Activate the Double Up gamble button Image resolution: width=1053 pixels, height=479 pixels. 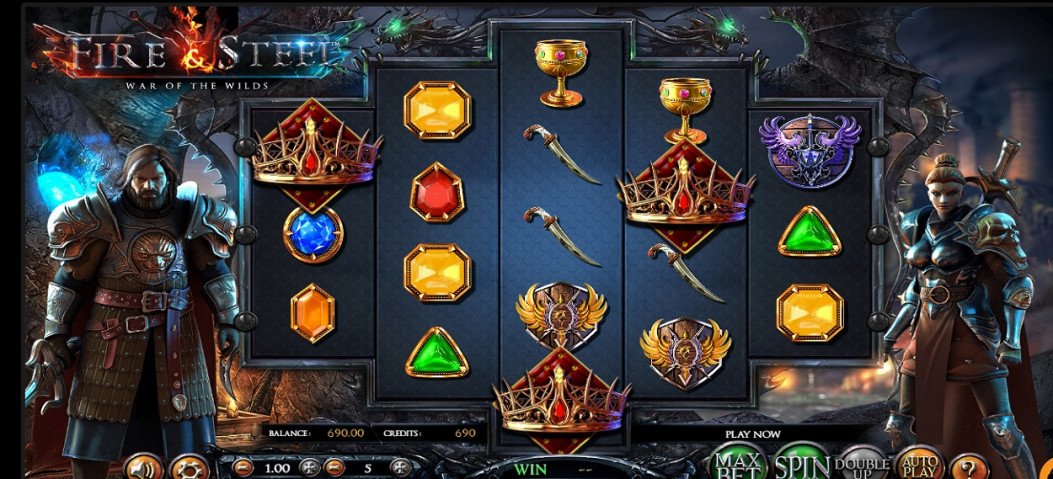pos(863,466)
